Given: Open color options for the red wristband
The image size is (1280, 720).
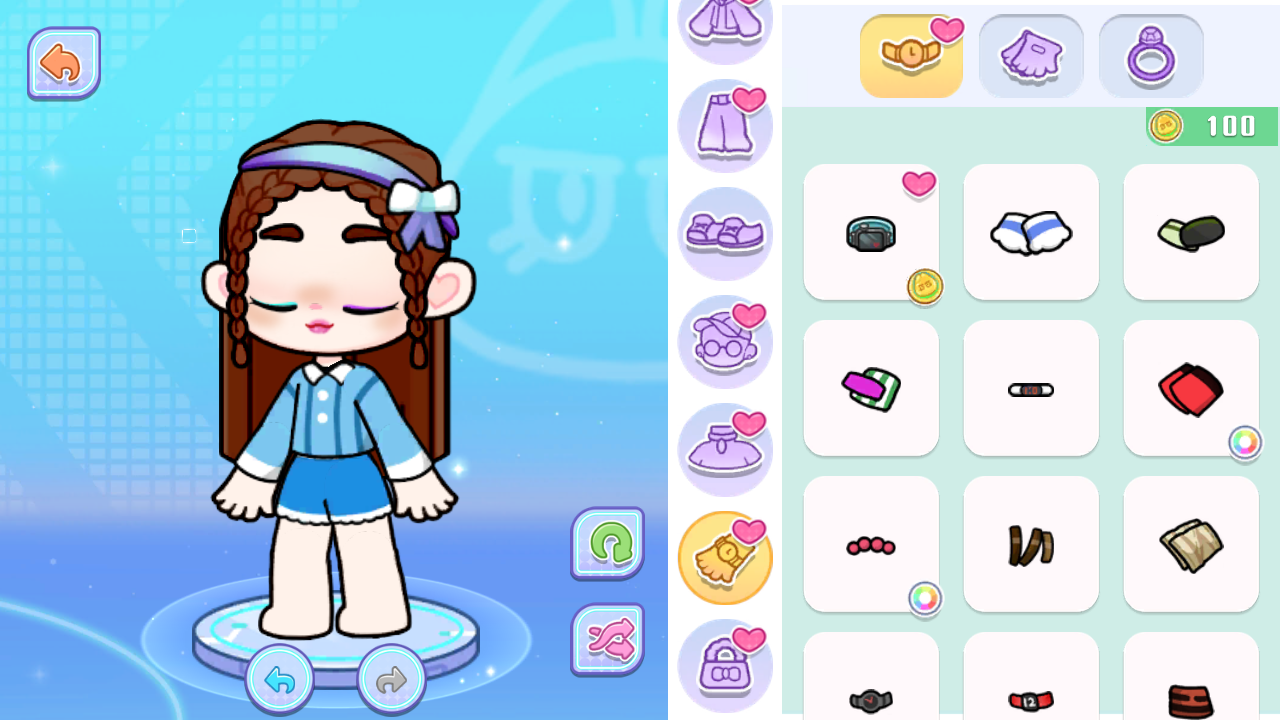Looking at the screenshot, I should [1244, 443].
